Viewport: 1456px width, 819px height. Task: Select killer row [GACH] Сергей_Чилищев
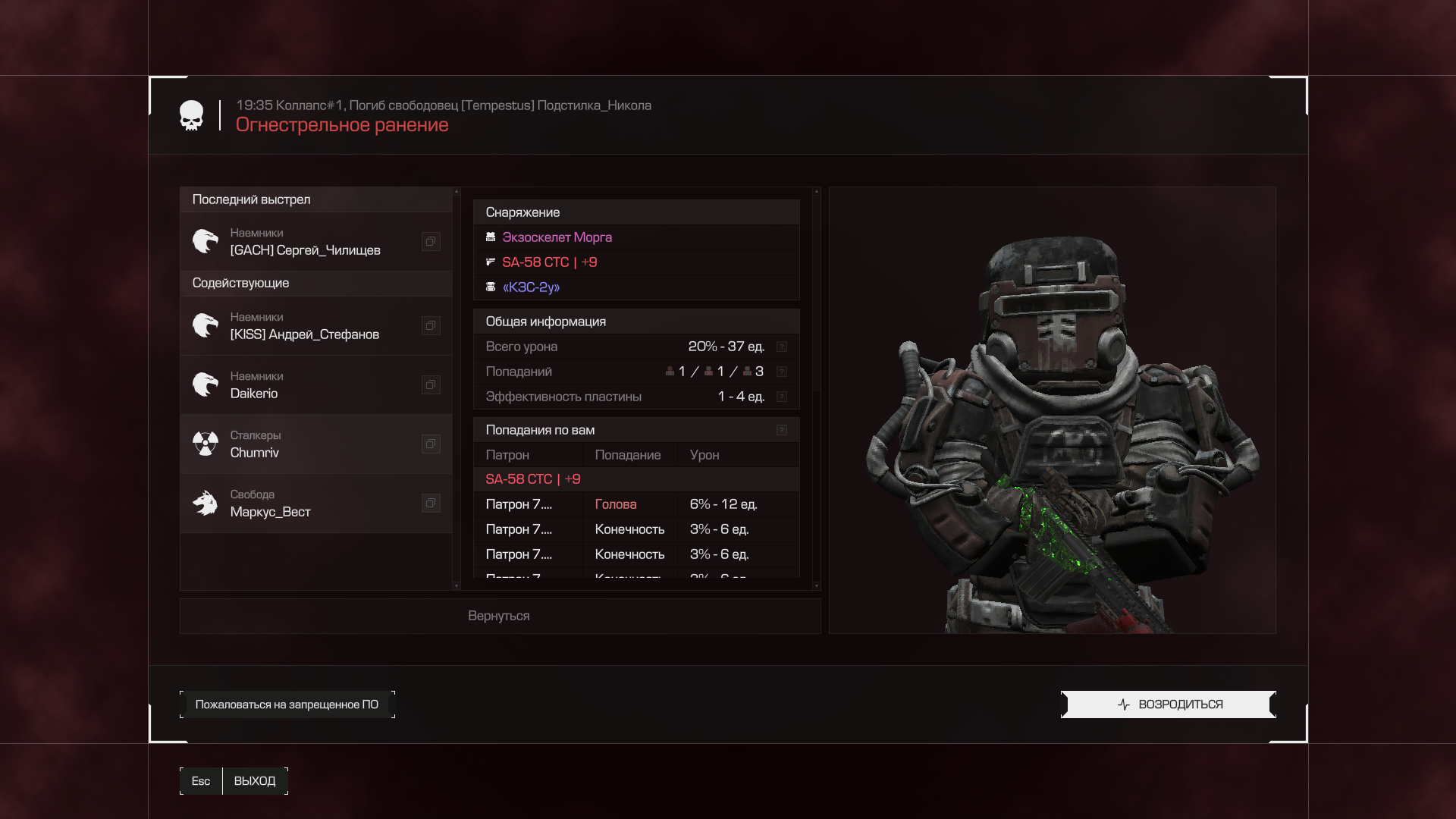pos(305,242)
